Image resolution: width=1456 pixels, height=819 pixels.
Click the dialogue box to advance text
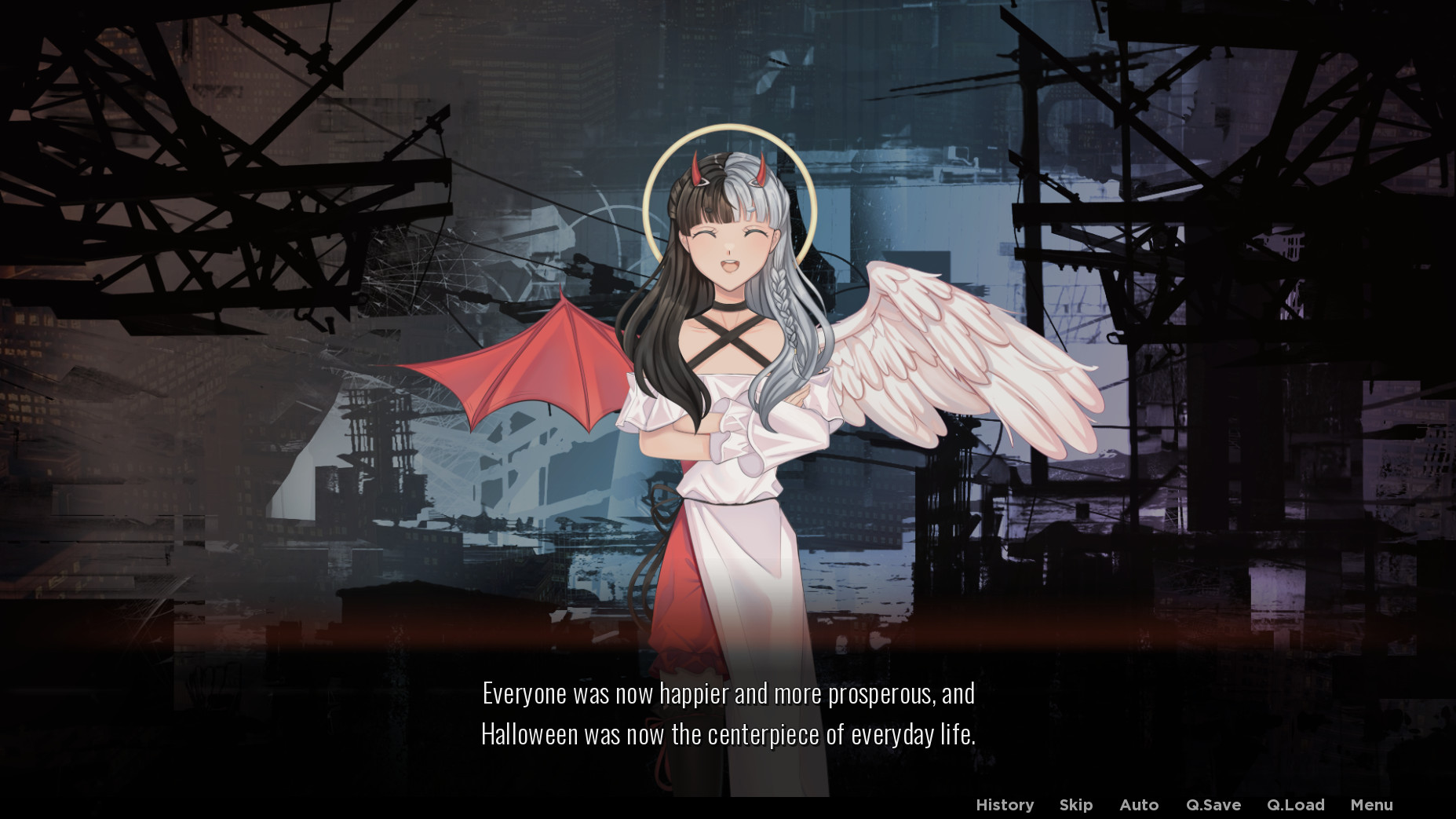728,715
